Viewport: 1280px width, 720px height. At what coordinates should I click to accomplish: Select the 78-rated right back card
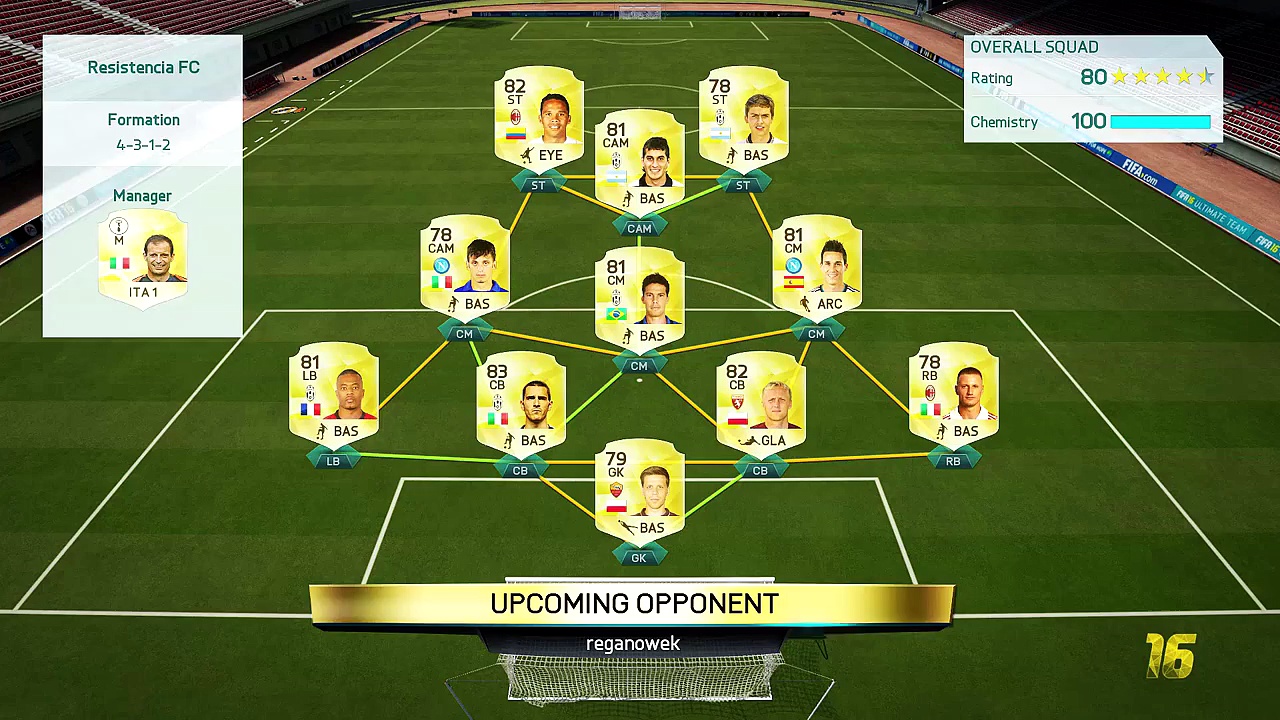[x=953, y=395]
